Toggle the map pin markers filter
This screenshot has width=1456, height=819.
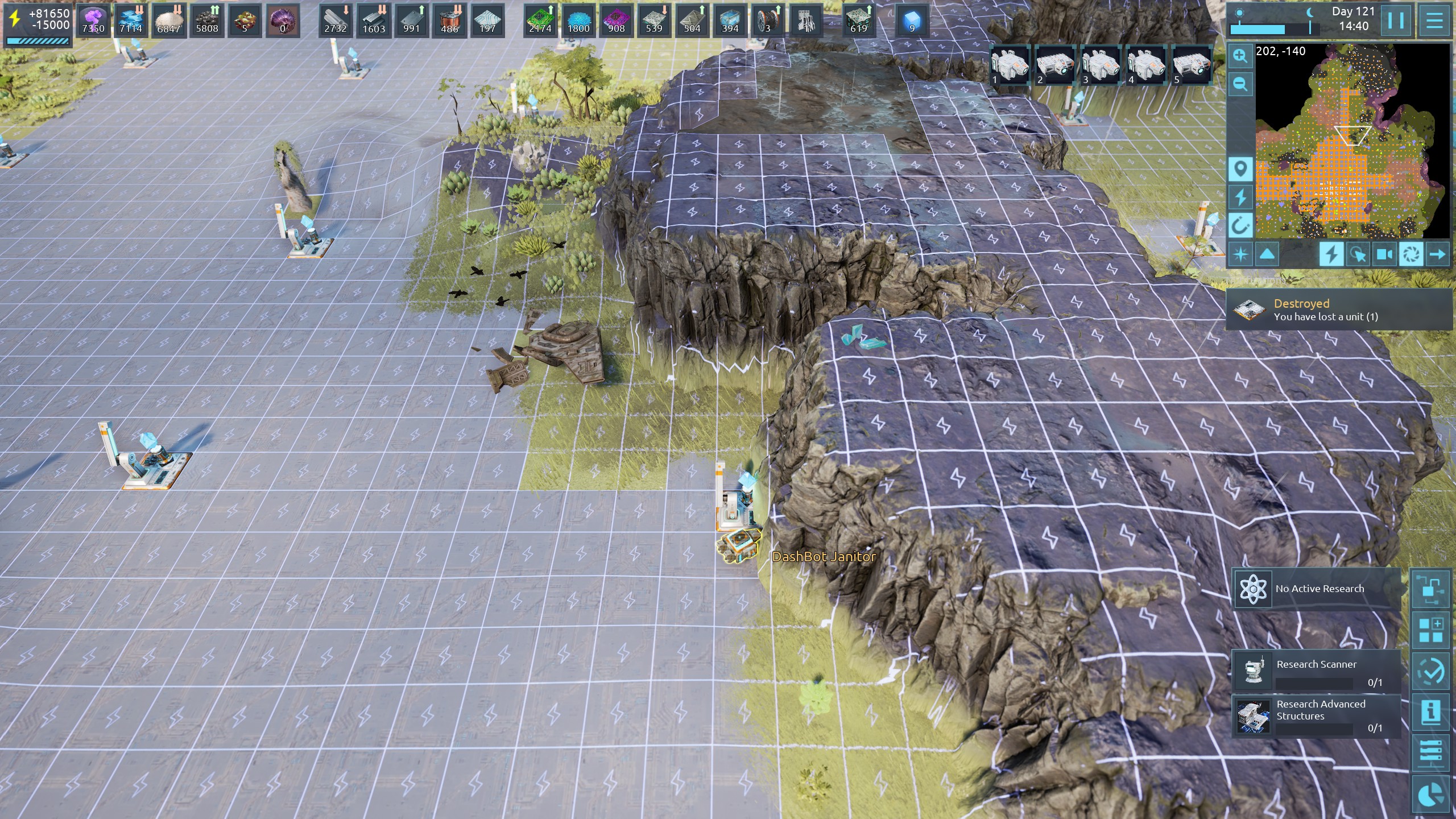(1240, 169)
